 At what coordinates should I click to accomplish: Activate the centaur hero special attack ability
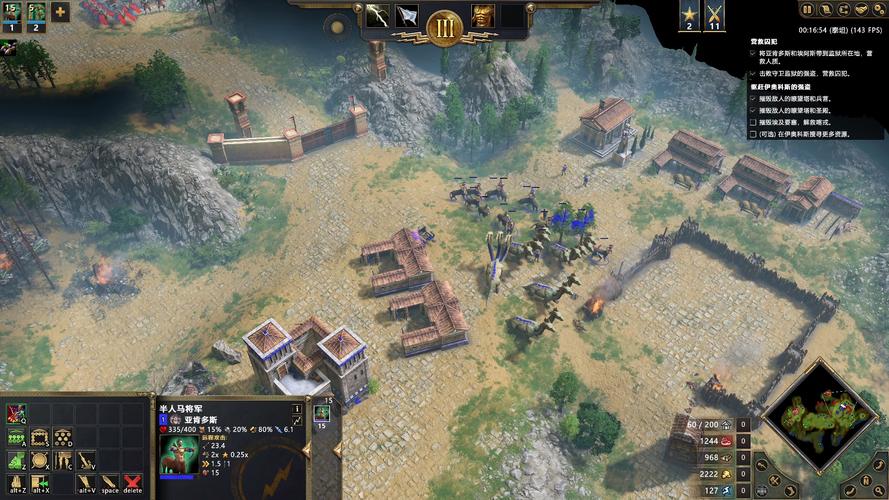click(x=16, y=413)
